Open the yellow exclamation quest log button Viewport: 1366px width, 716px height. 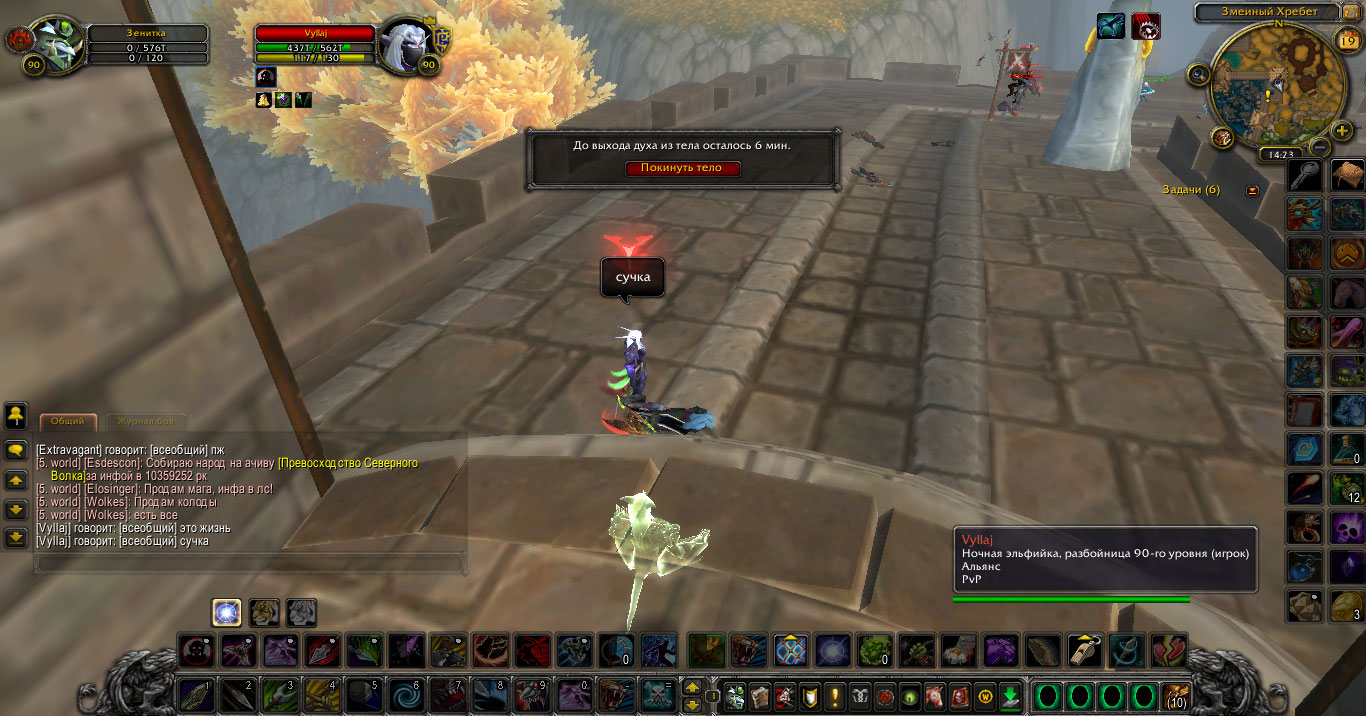pos(834,696)
